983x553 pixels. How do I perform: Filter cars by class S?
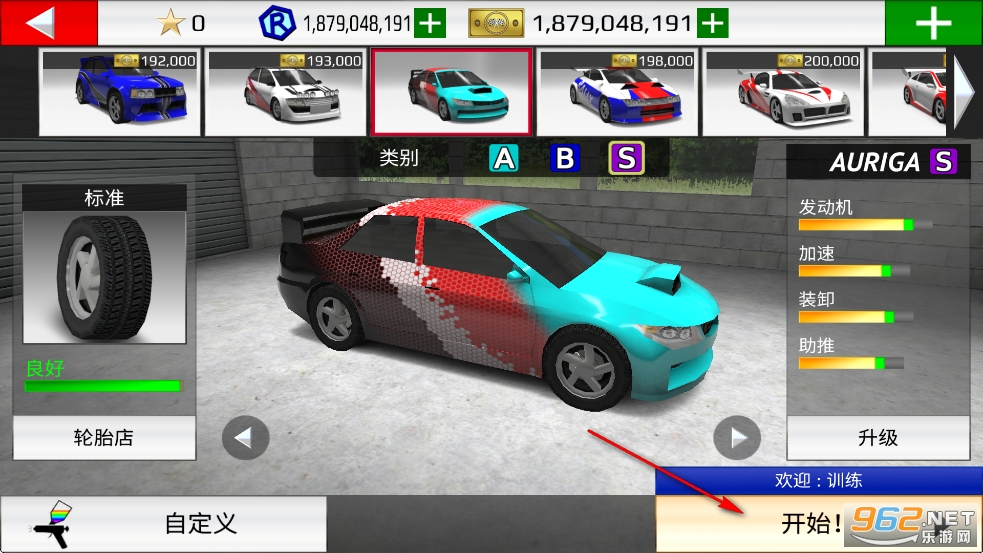pyautogui.click(x=627, y=158)
